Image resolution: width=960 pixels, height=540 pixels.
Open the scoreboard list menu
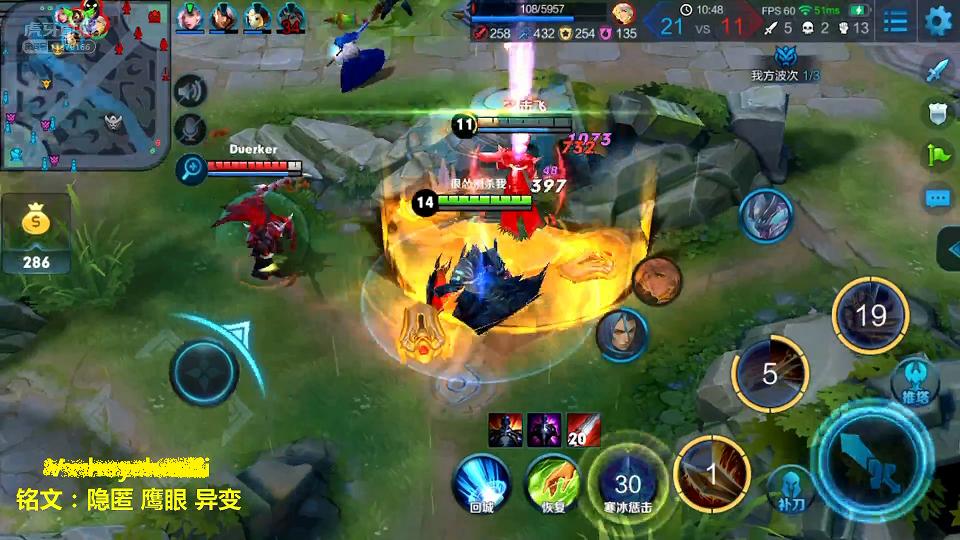point(895,21)
